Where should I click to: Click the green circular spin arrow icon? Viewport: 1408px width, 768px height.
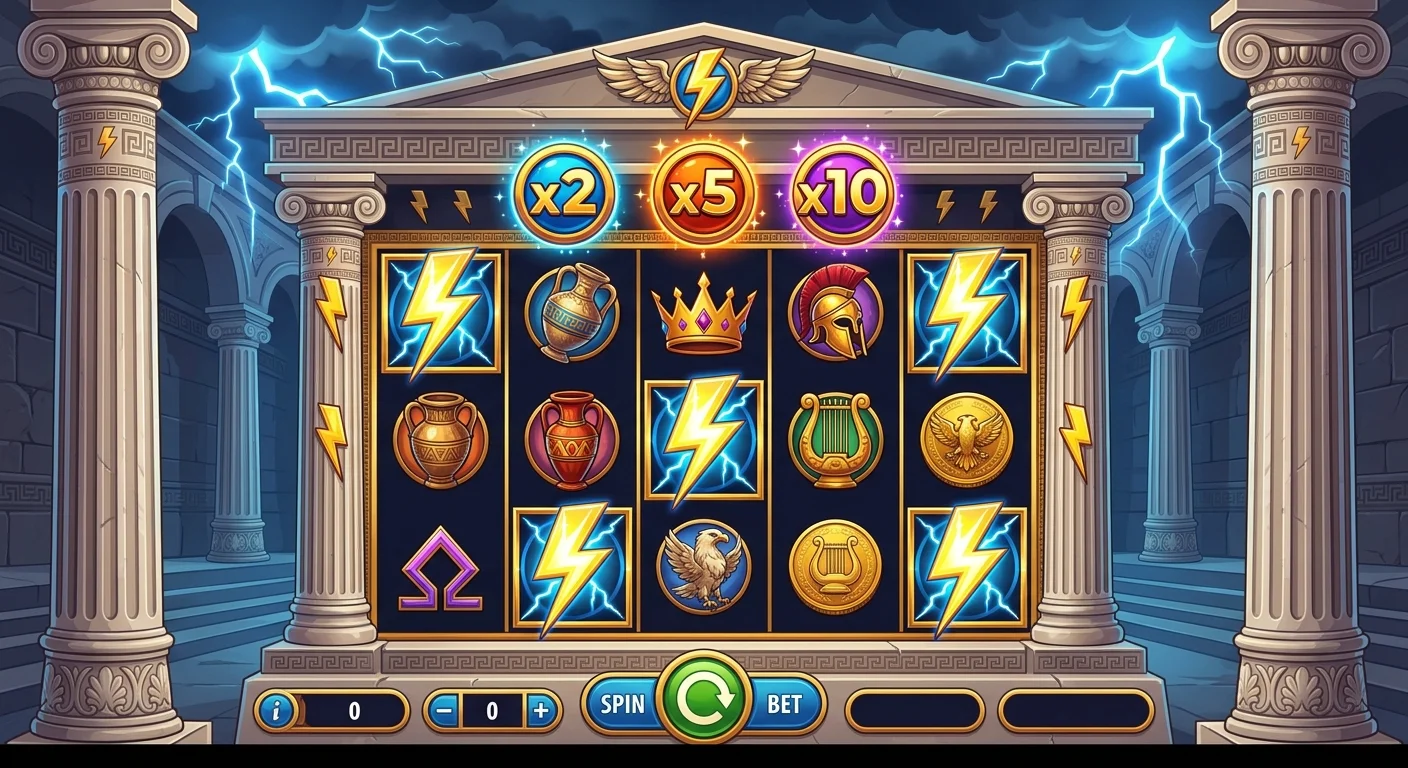click(x=703, y=704)
